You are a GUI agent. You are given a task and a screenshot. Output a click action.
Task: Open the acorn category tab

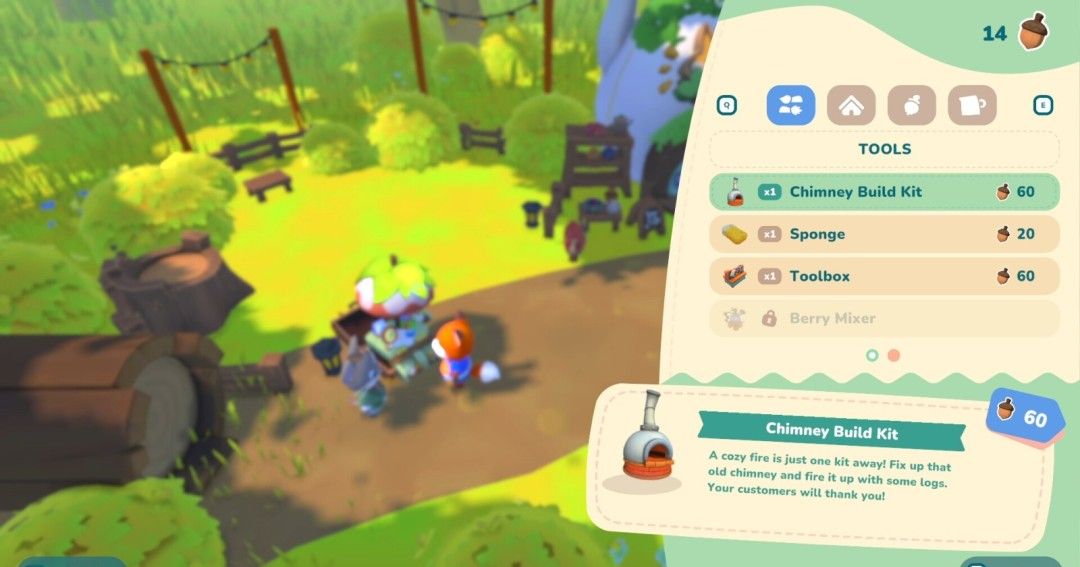coord(911,105)
